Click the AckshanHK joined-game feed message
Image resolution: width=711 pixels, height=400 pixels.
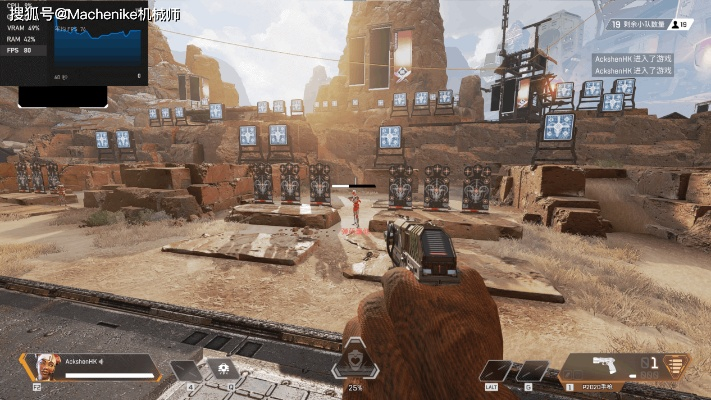[633, 59]
